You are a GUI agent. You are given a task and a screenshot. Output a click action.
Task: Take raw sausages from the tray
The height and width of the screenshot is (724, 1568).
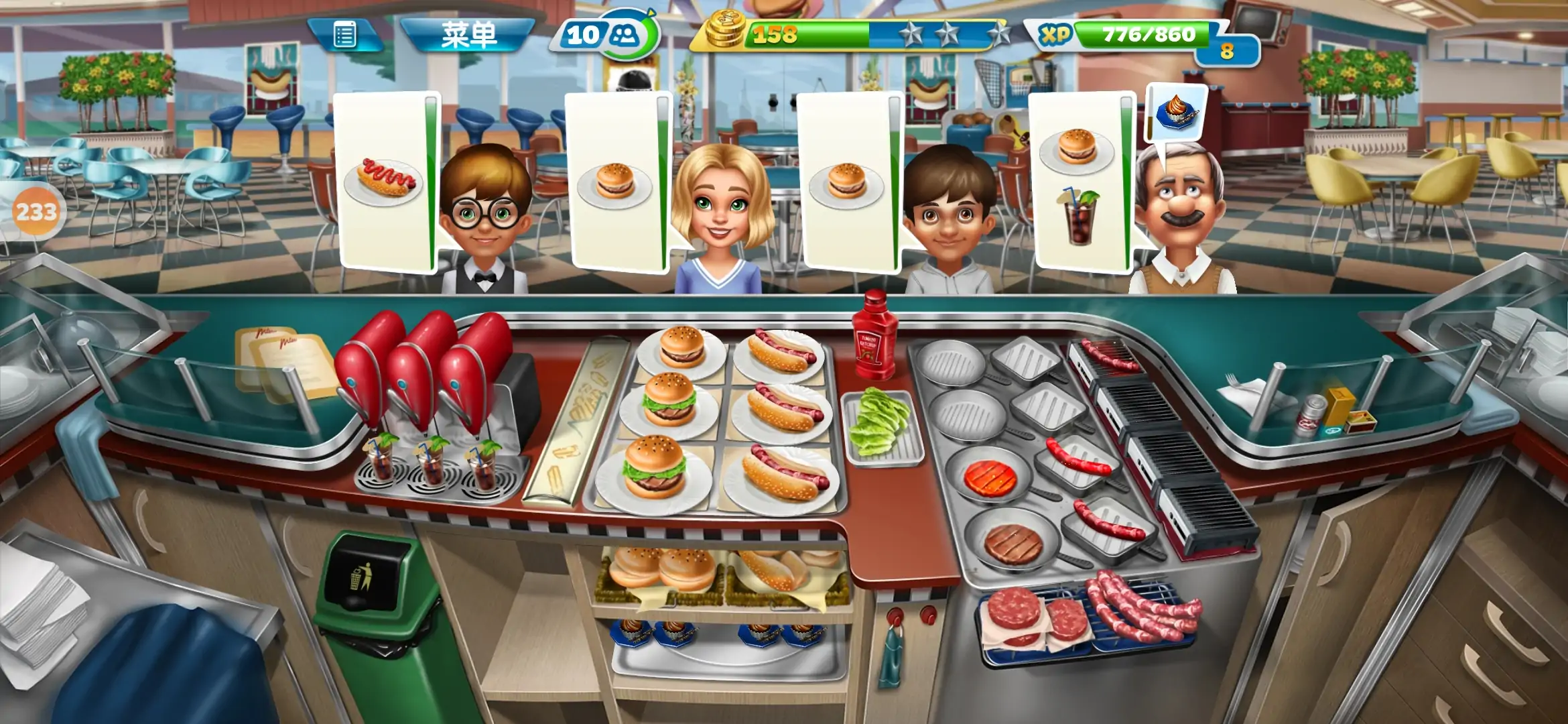coord(1139,607)
